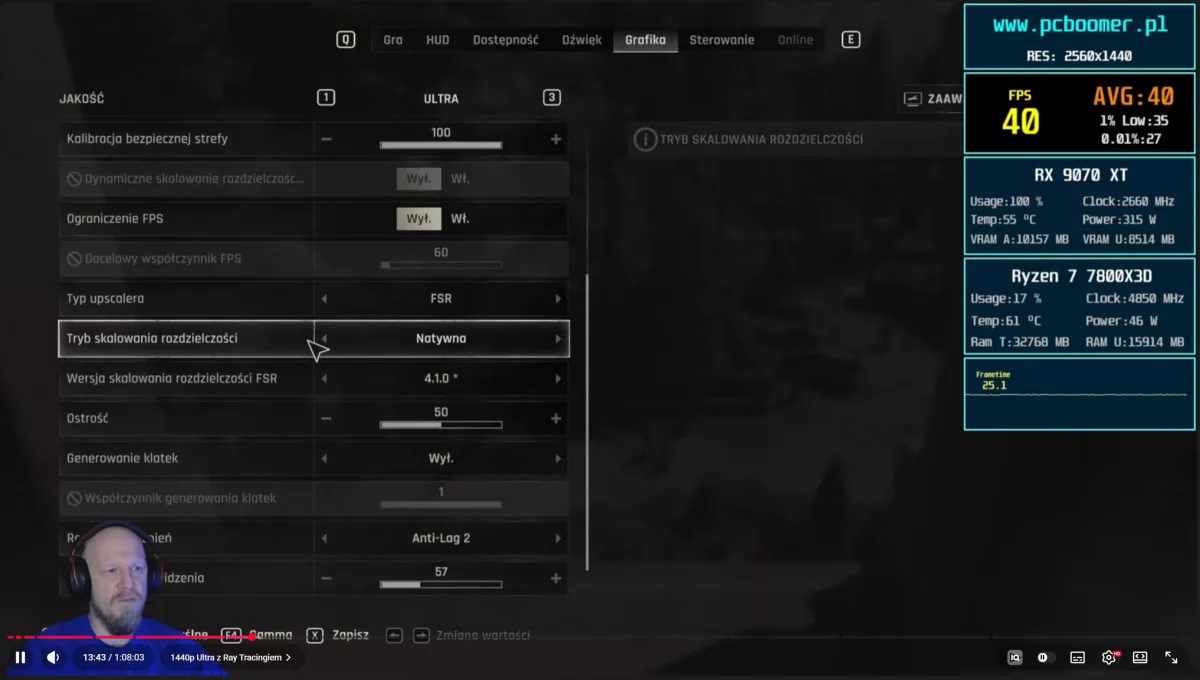Image resolution: width=1200 pixels, height=680 pixels.
Task: Lower Ostrość with the minus button
Action: (326, 419)
